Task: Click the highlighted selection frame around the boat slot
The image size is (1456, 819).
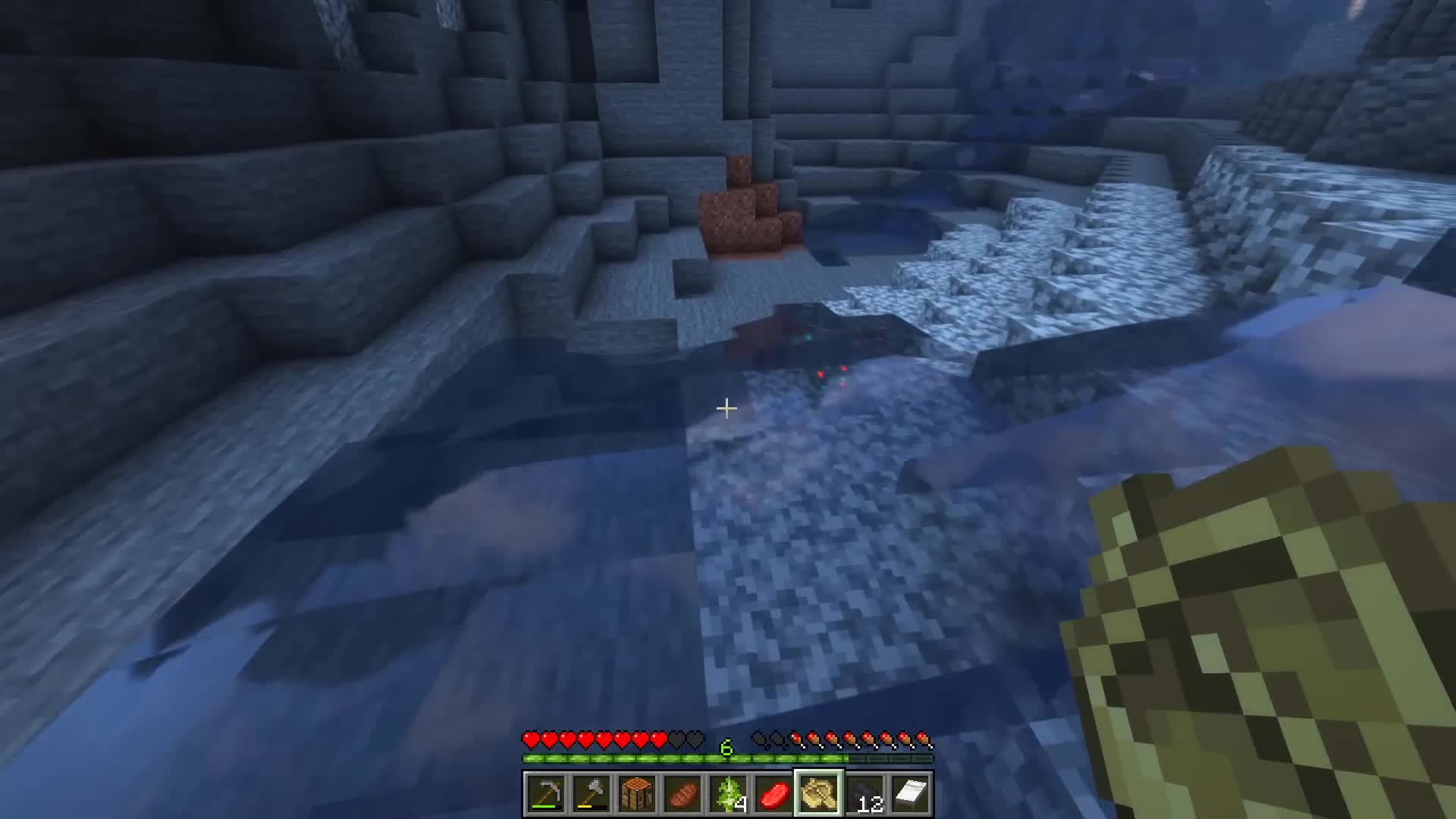Action: point(819,769)
